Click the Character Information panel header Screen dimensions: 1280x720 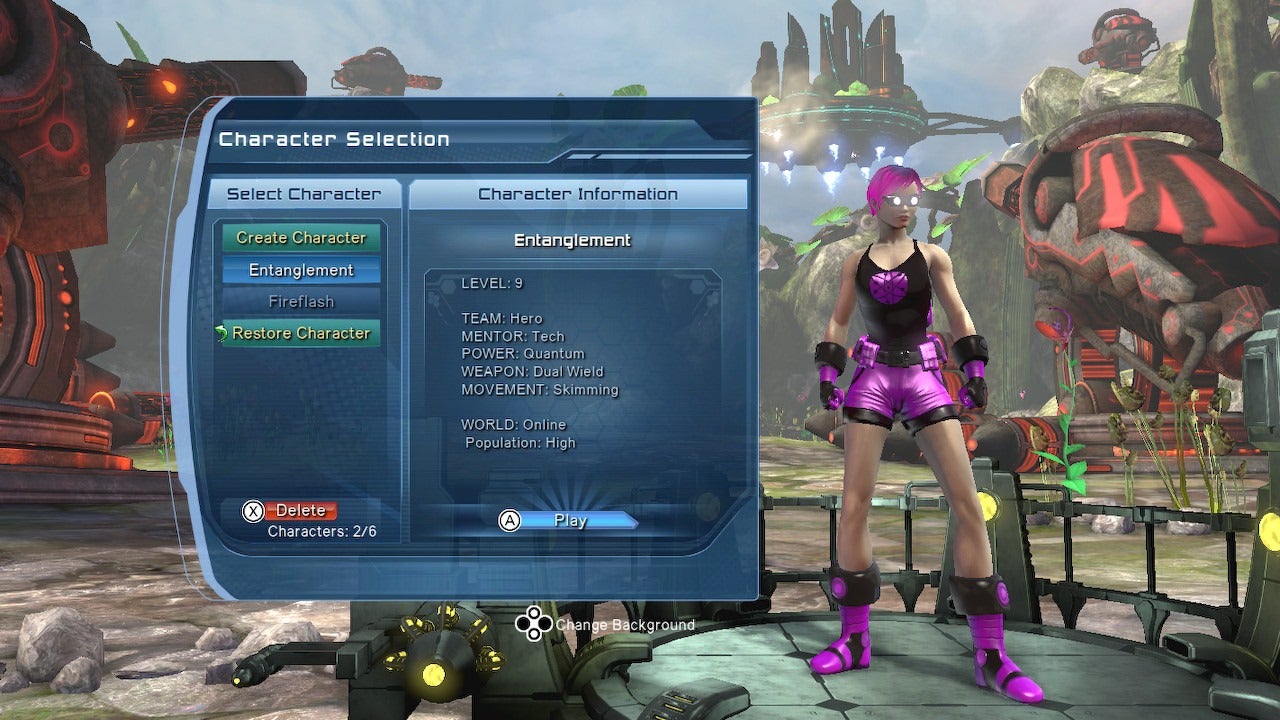578,193
